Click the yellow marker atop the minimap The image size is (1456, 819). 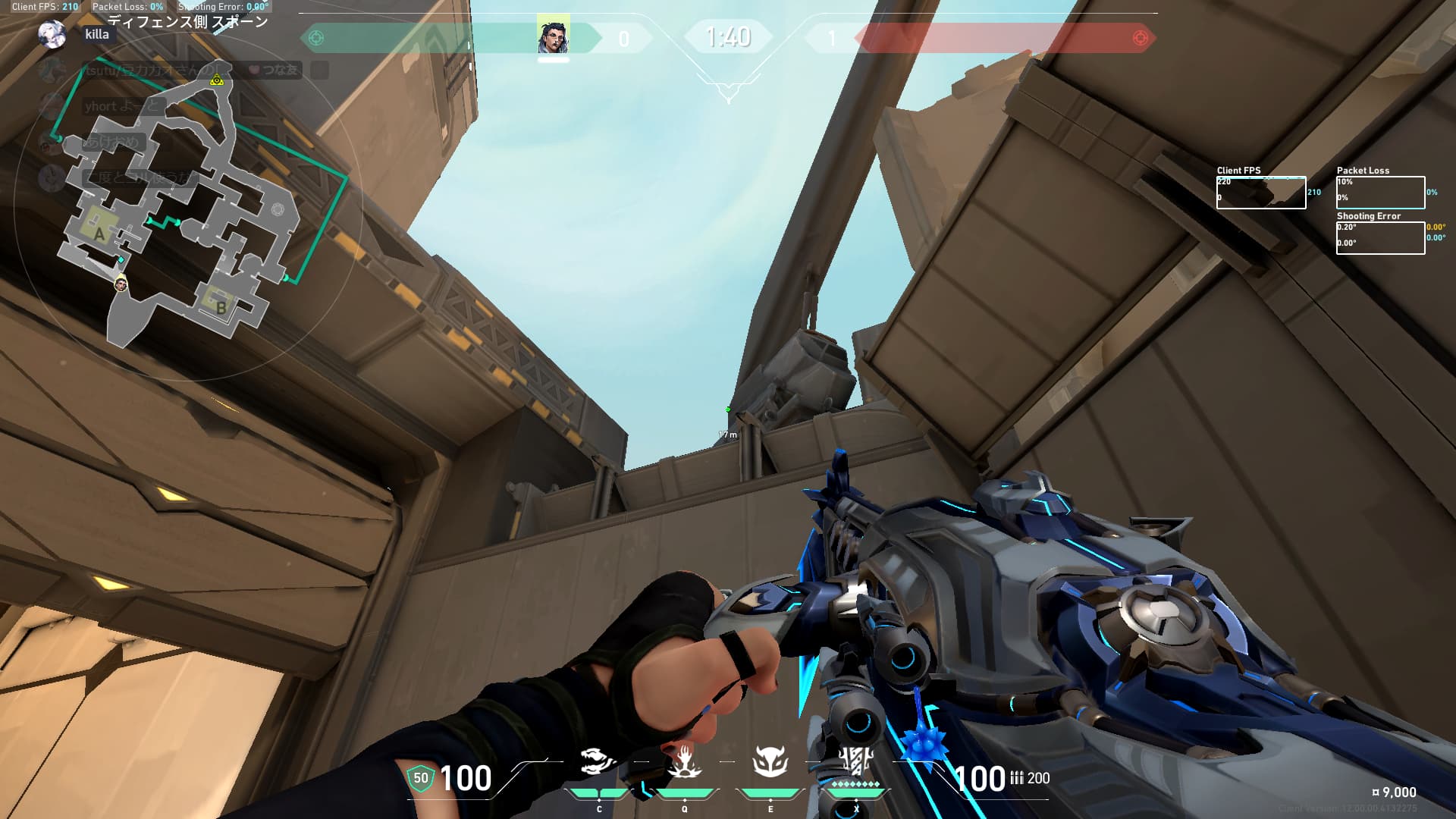coord(217,80)
